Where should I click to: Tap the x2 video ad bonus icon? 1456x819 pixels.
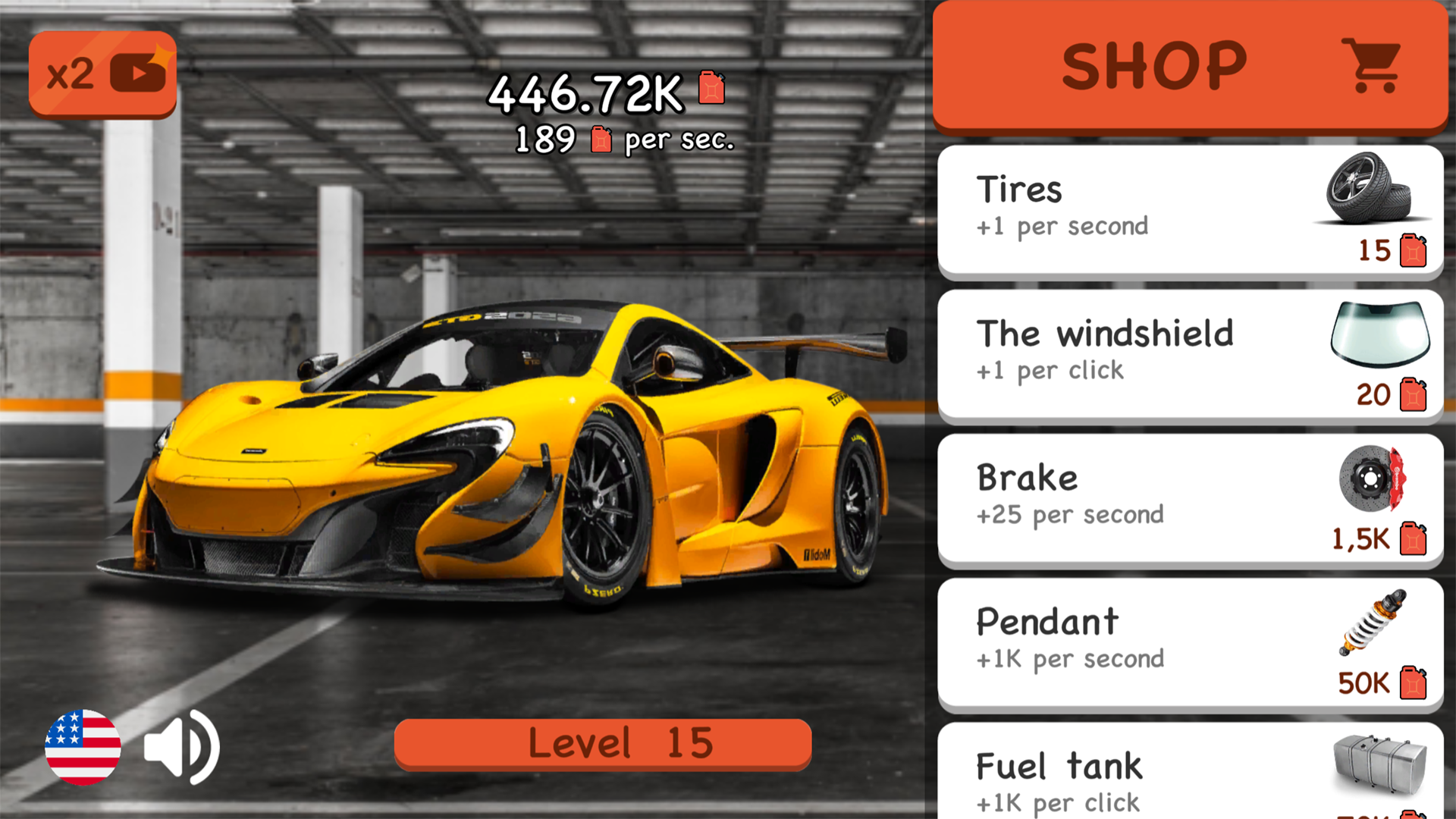pos(102,72)
